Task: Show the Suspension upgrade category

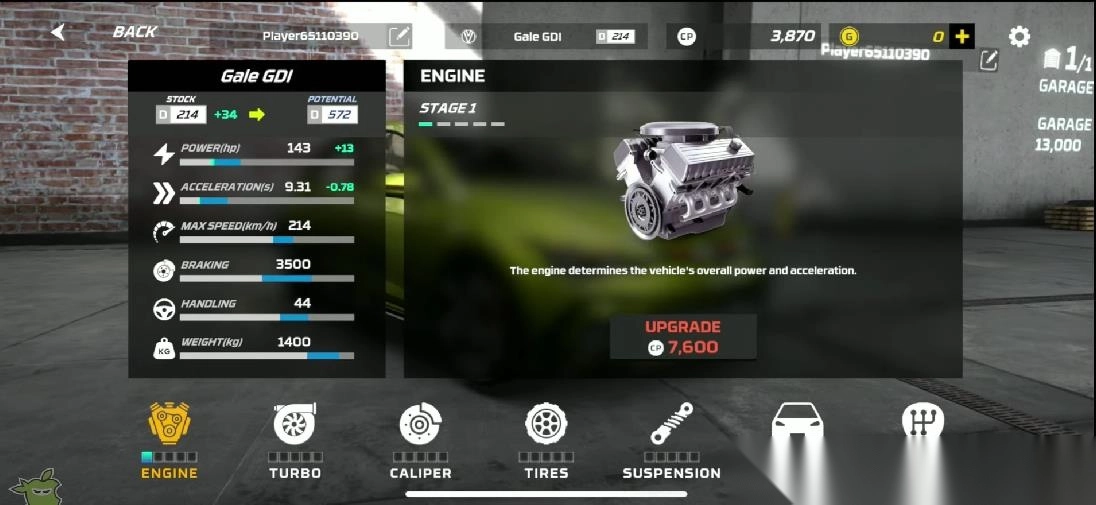Action: [x=671, y=440]
